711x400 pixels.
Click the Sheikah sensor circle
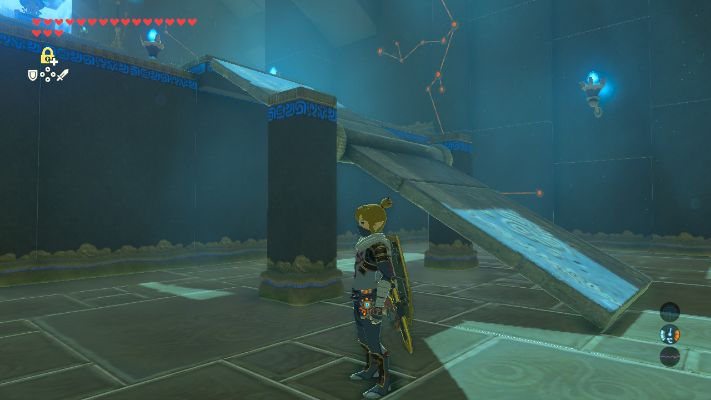coord(669,312)
